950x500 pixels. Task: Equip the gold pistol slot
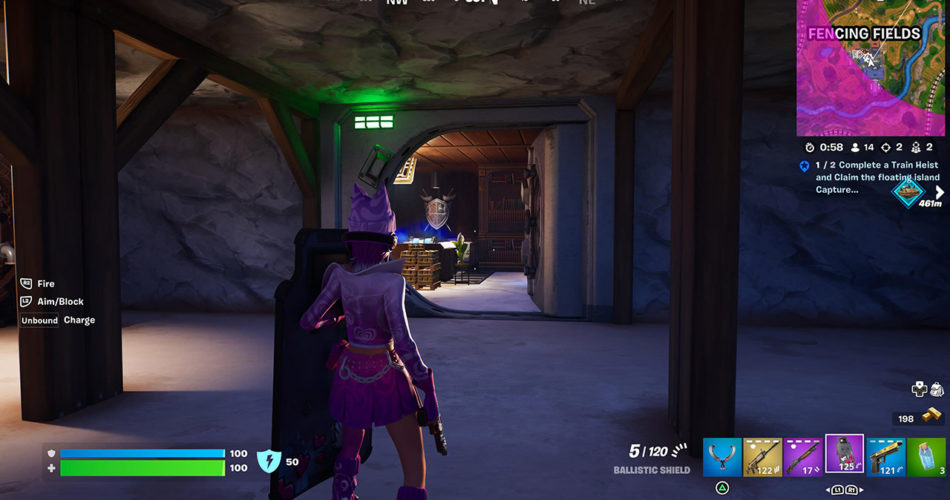[886, 456]
